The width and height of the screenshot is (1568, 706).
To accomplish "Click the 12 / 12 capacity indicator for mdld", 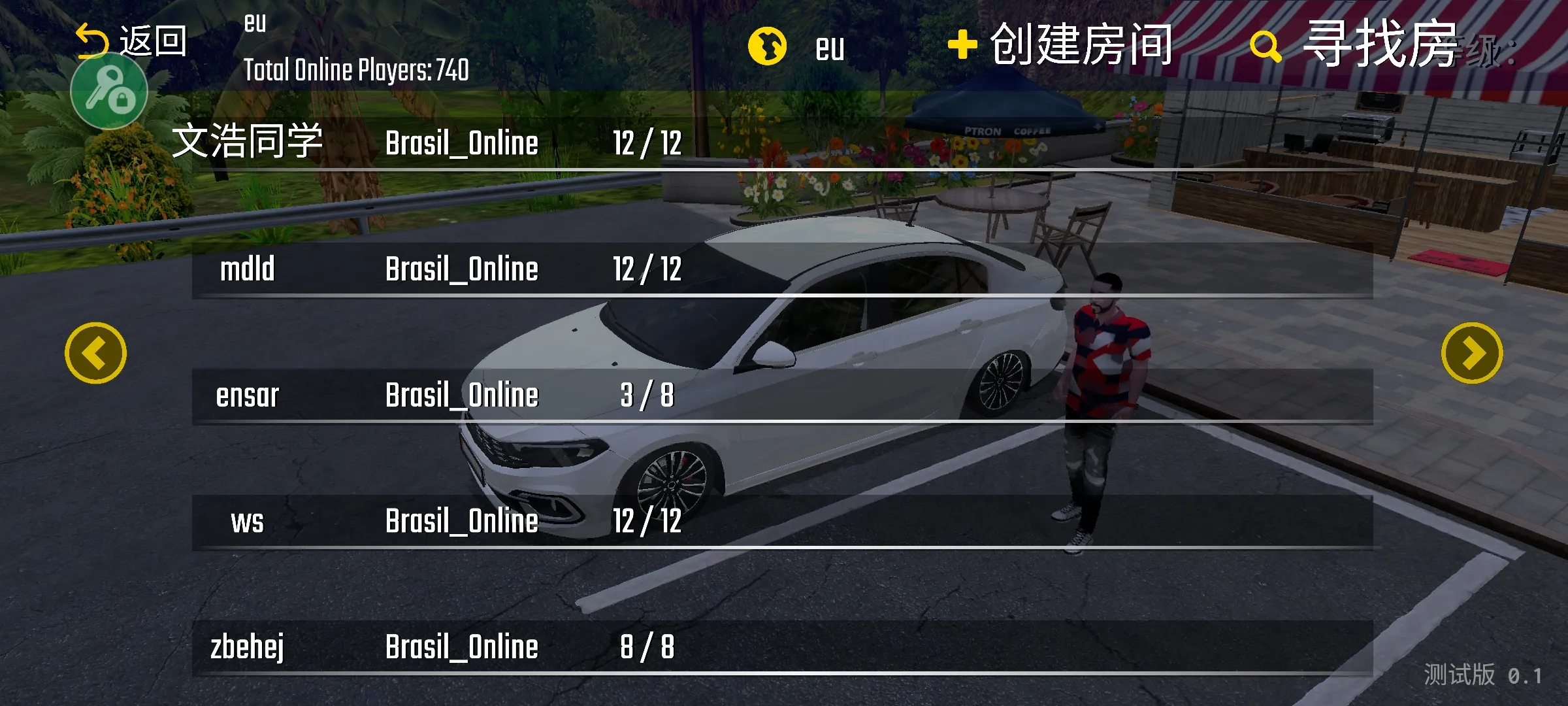I will 647,268.
